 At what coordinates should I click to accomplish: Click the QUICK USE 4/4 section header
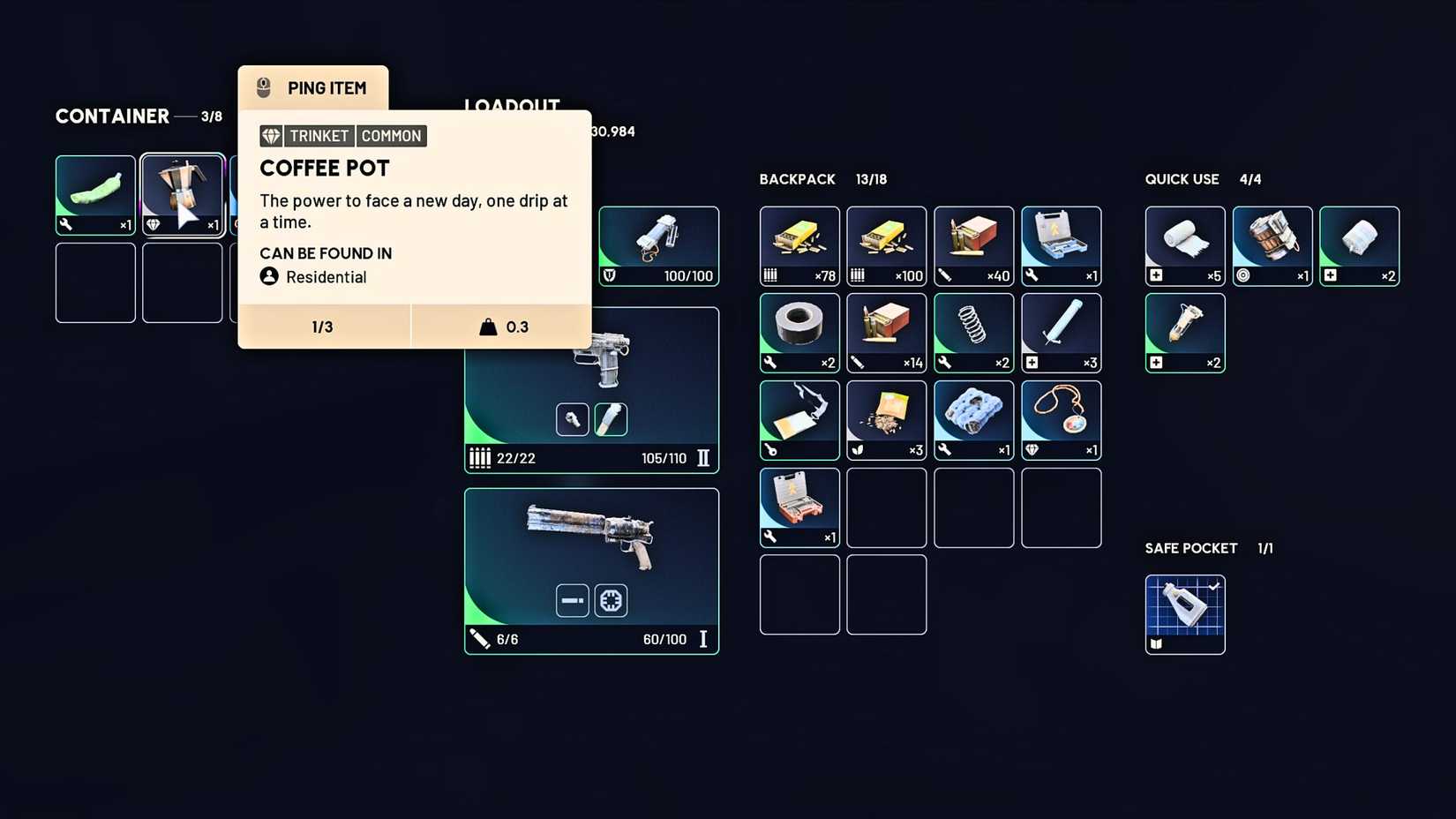tap(1202, 179)
